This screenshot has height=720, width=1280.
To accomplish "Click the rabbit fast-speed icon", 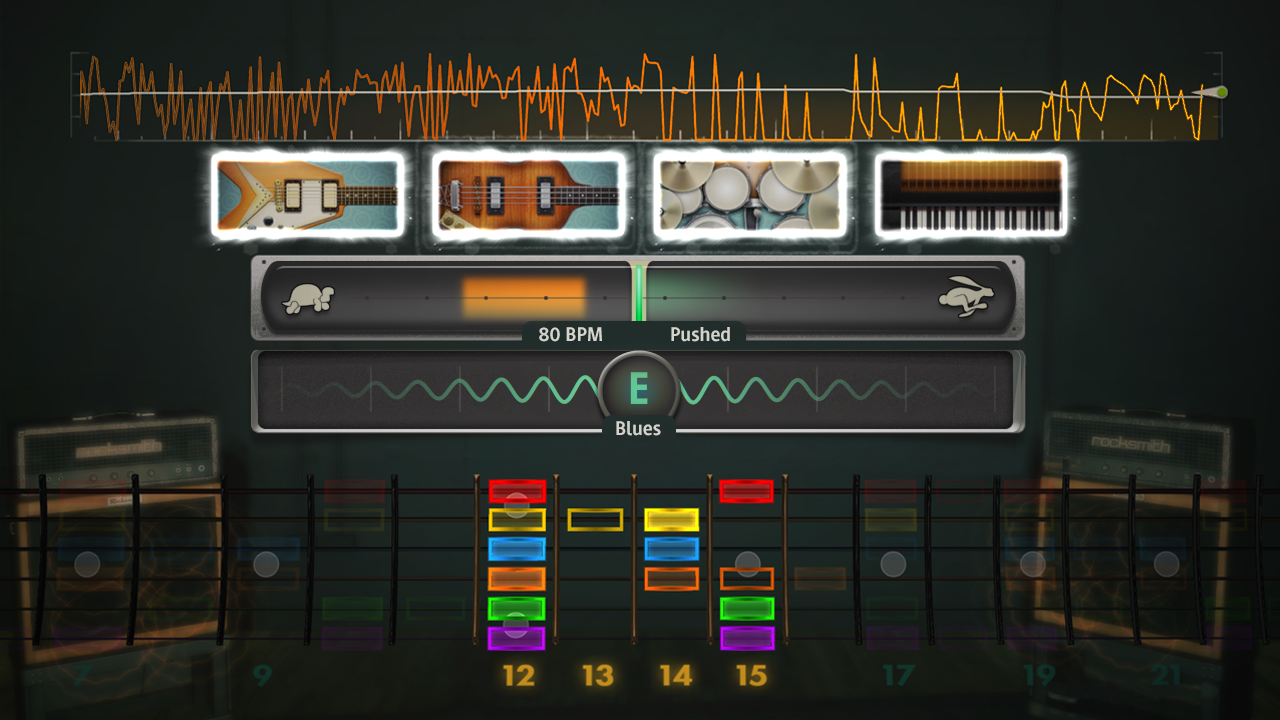I will pyautogui.click(x=968, y=297).
